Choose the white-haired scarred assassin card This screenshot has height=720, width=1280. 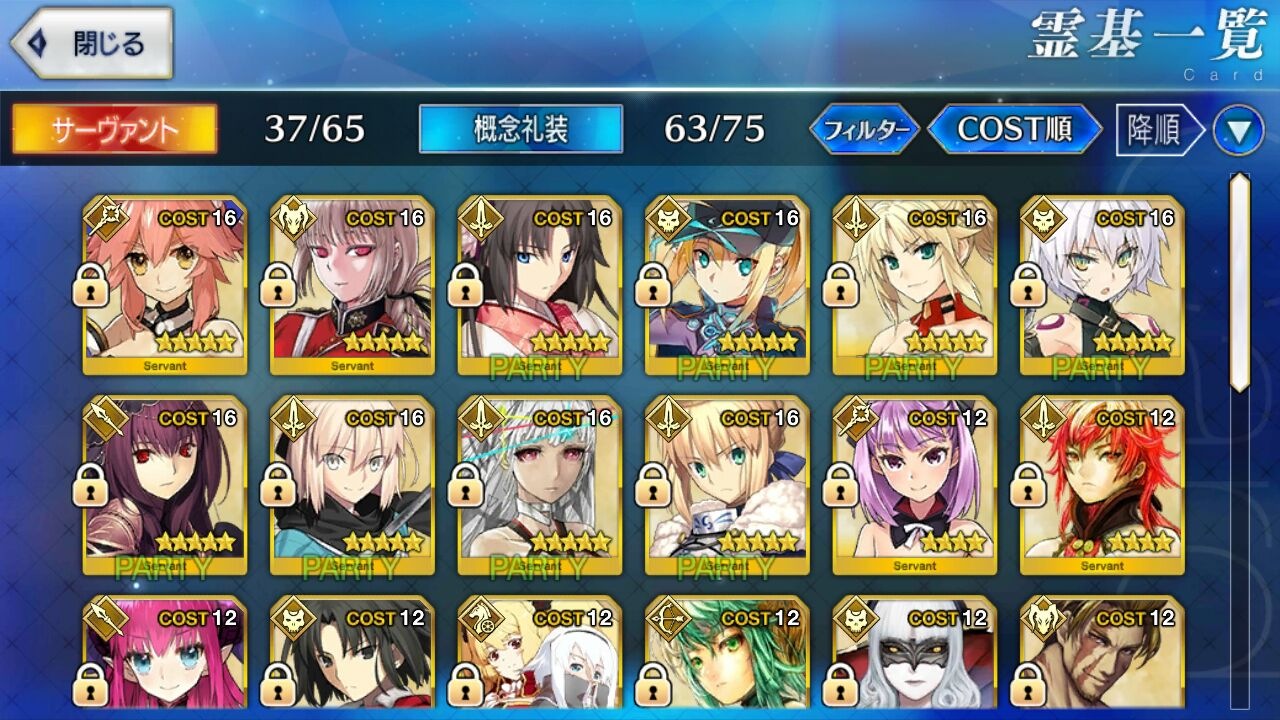pyautogui.click(x=1102, y=285)
